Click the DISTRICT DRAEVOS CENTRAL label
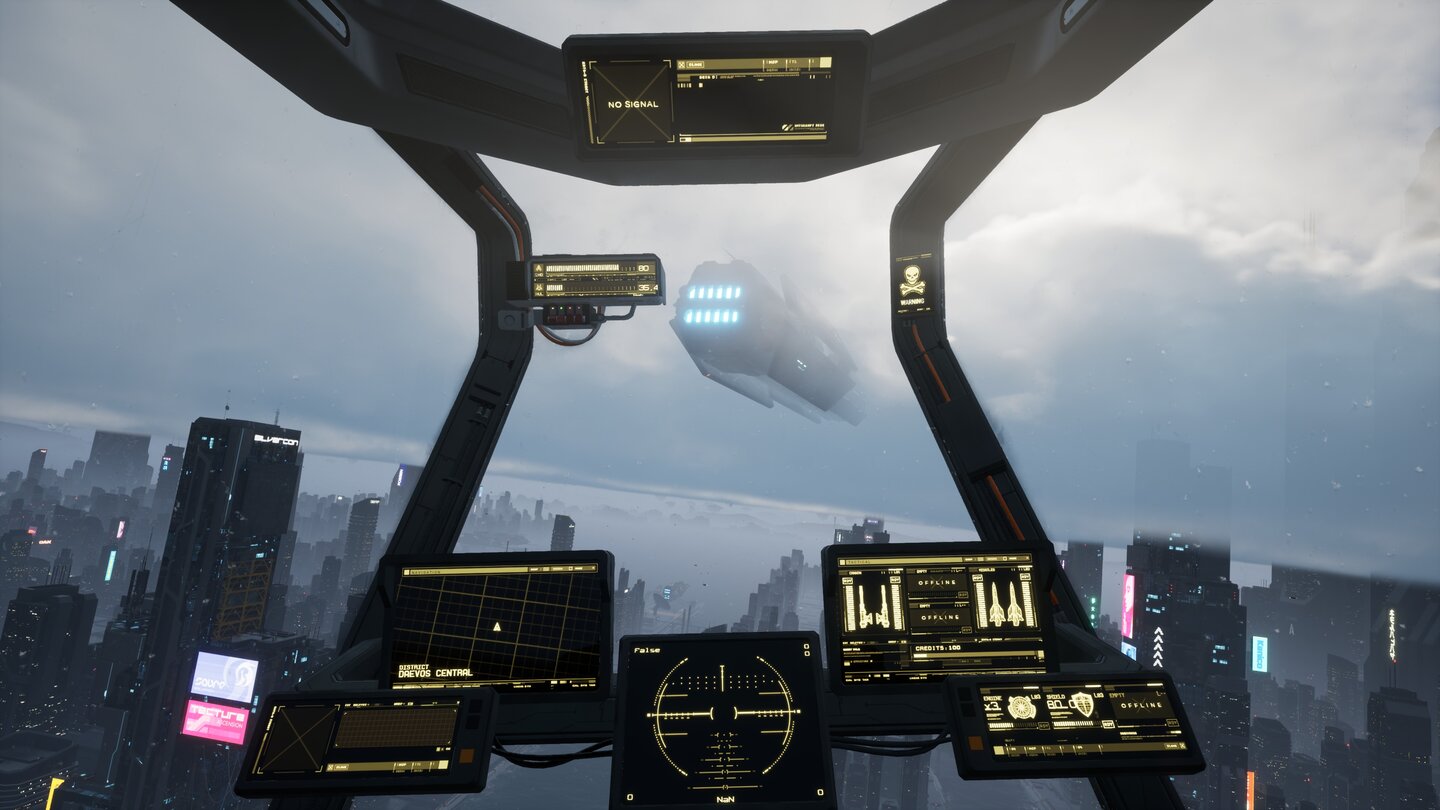The height and width of the screenshot is (810, 1440). pos(435,672)
